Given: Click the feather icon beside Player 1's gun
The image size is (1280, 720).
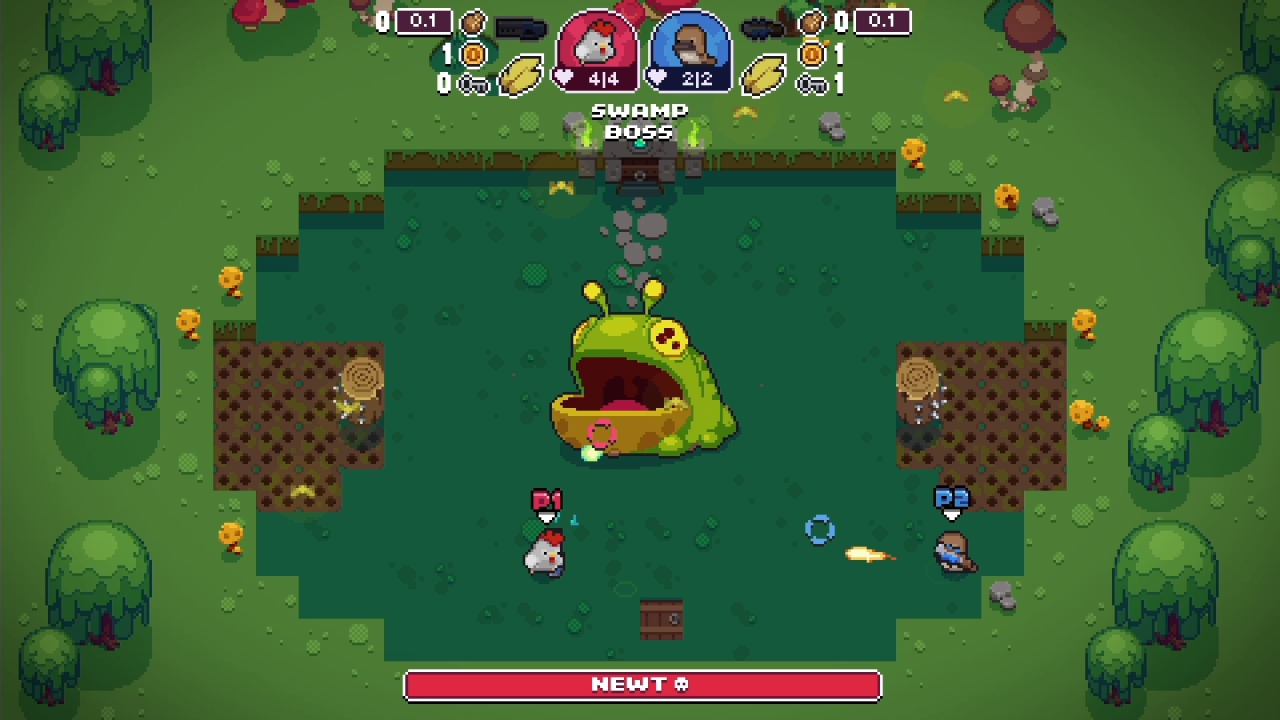Looking at the screenshot, I should pyautogui.click(x=523, y=76).
